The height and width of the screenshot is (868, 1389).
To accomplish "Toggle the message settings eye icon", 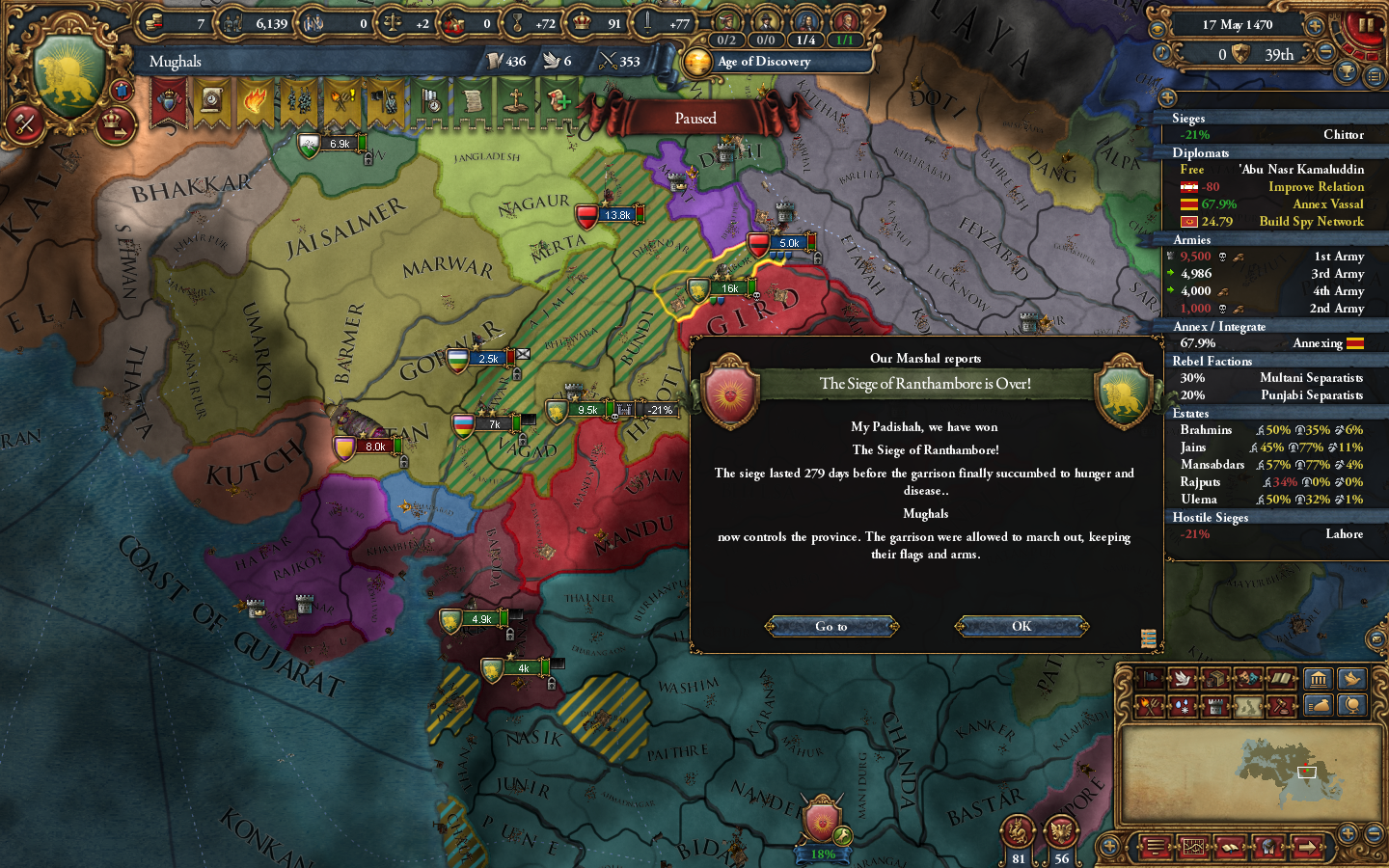I will (1158, 27).
